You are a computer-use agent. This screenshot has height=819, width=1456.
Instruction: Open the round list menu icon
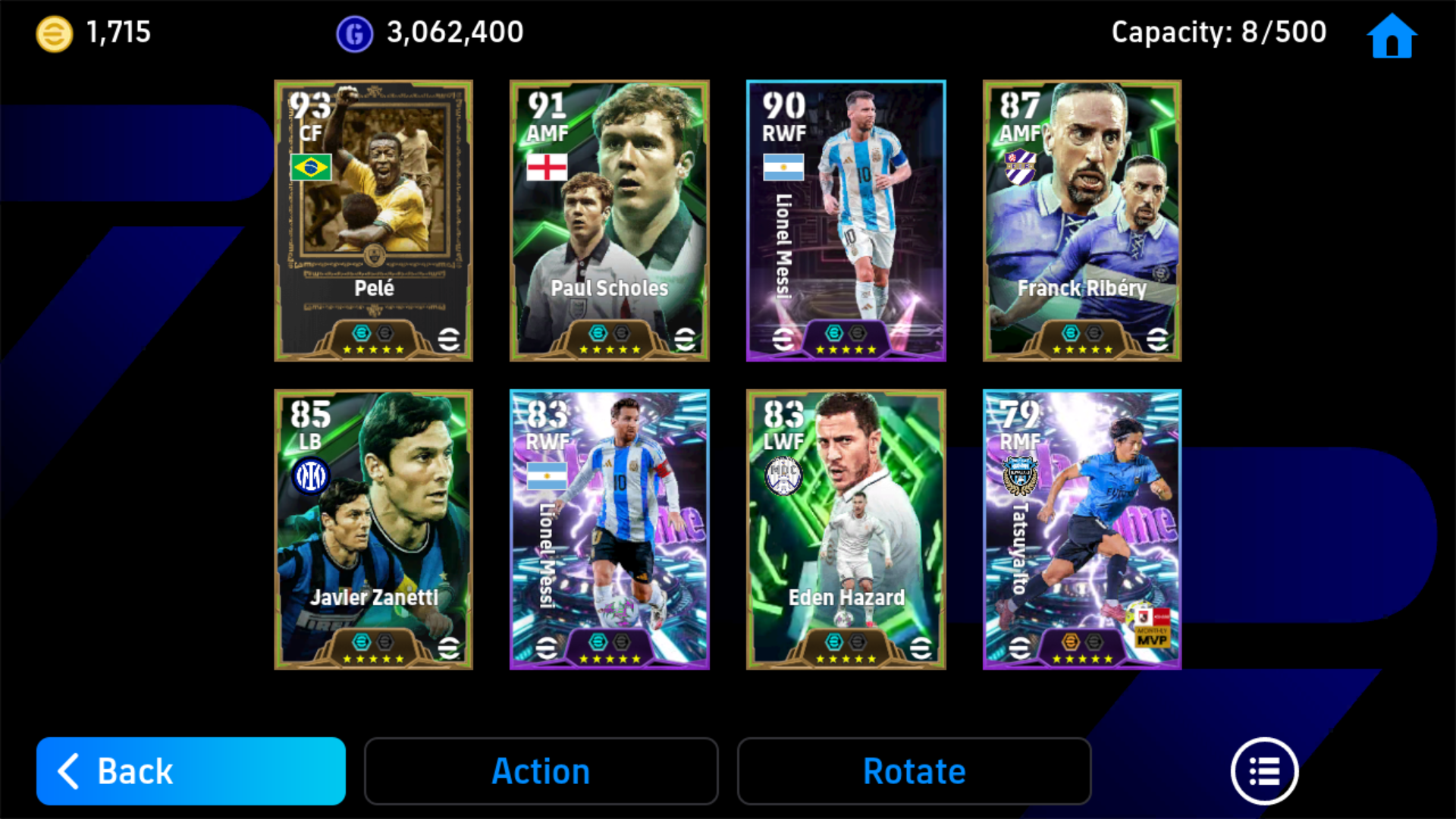click(x=1264, y=770)
